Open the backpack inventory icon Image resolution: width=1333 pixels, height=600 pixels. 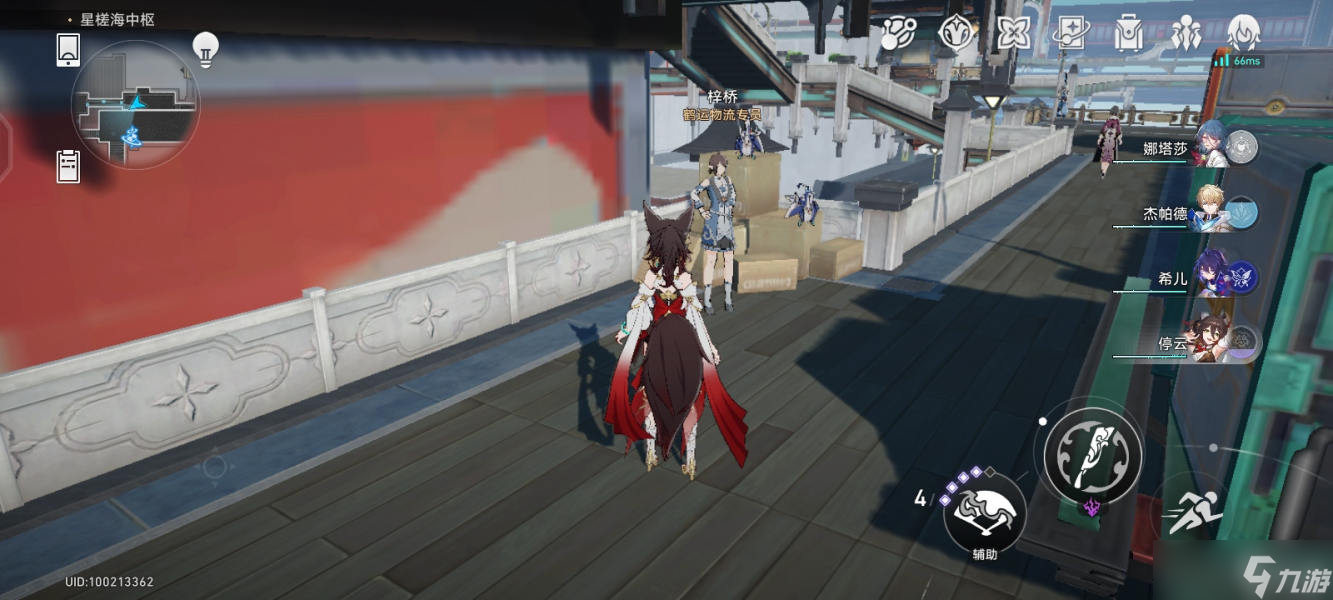(1128, 34)
